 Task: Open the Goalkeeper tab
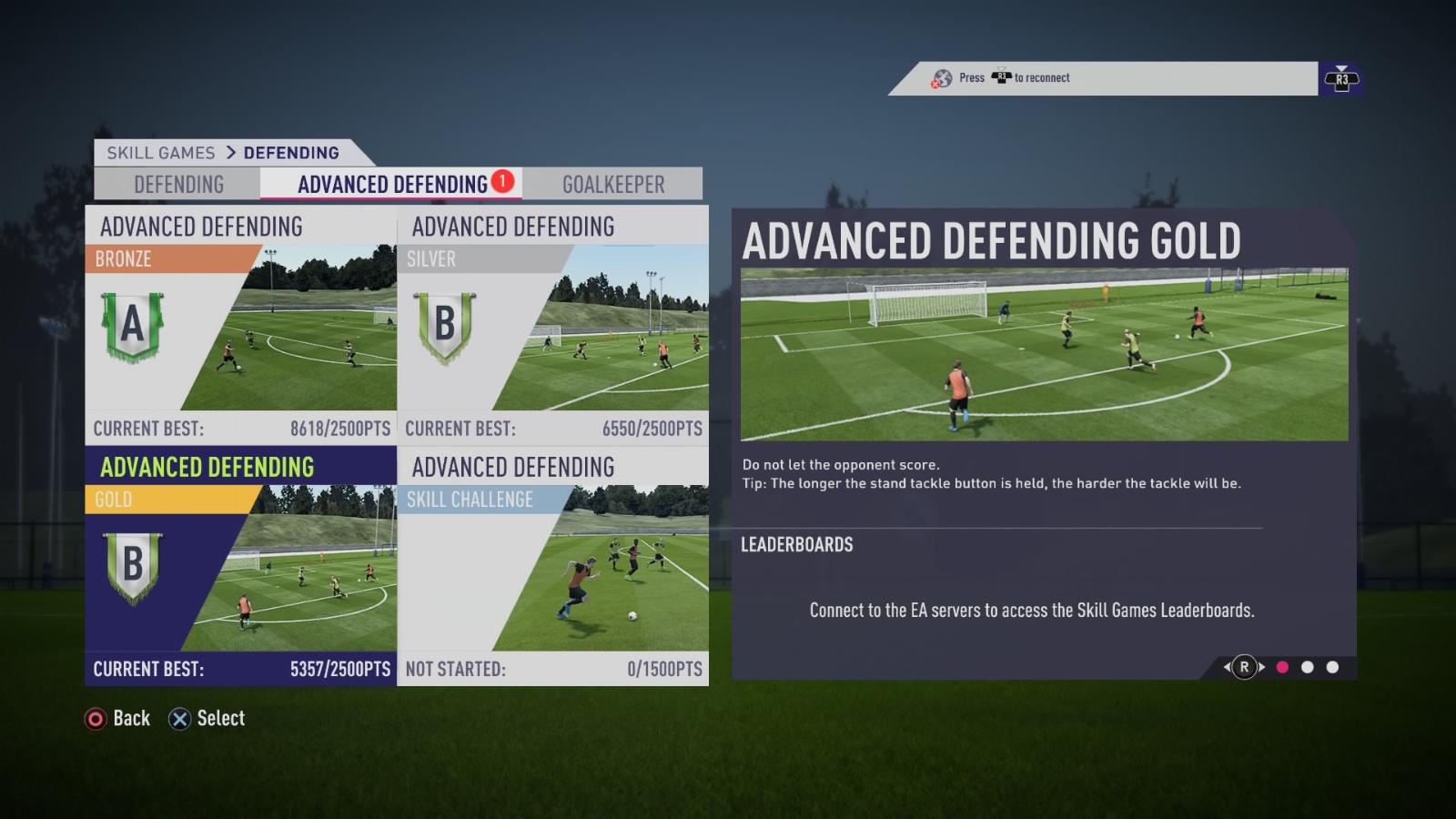(x=612, y=185)
